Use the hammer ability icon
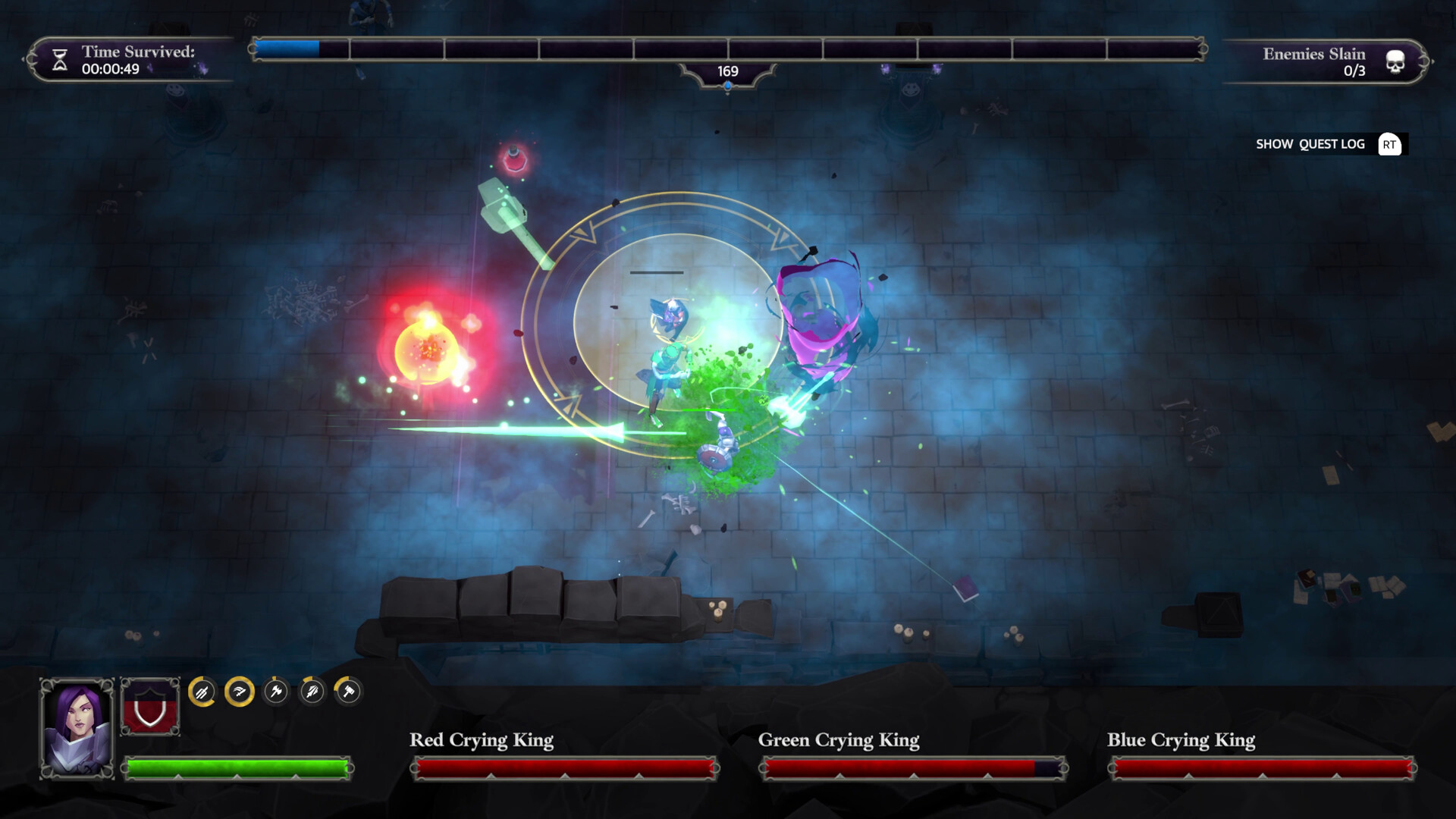Image resolution: width=1456 pixels, height=819 pixels. (x=349, y=692)
